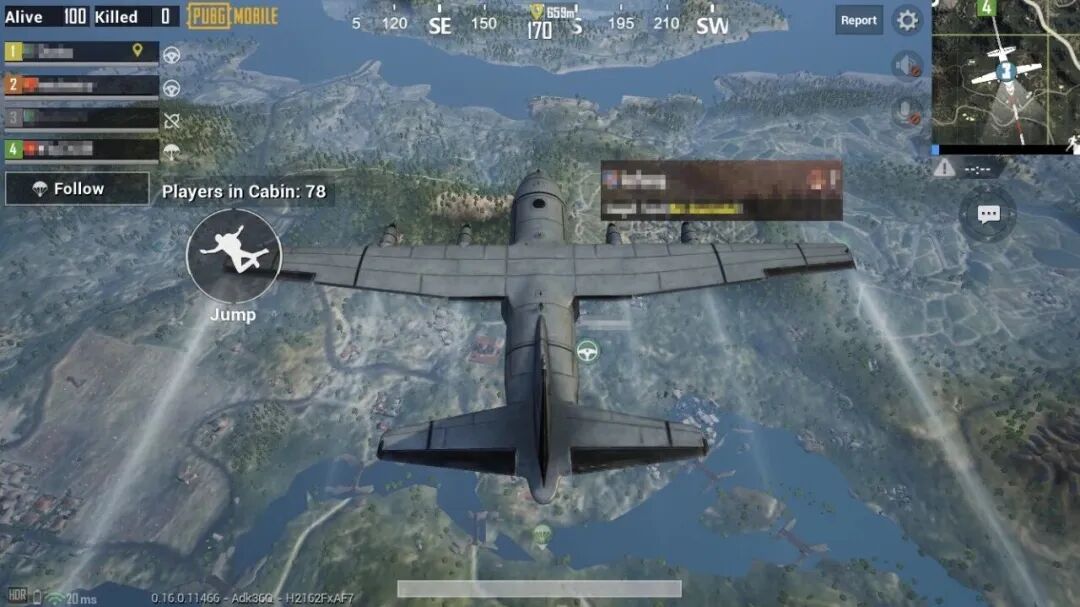Viewport: 1080px width, 607px height.
Task: Select teammate 1 in squad list
Action: 82,51
